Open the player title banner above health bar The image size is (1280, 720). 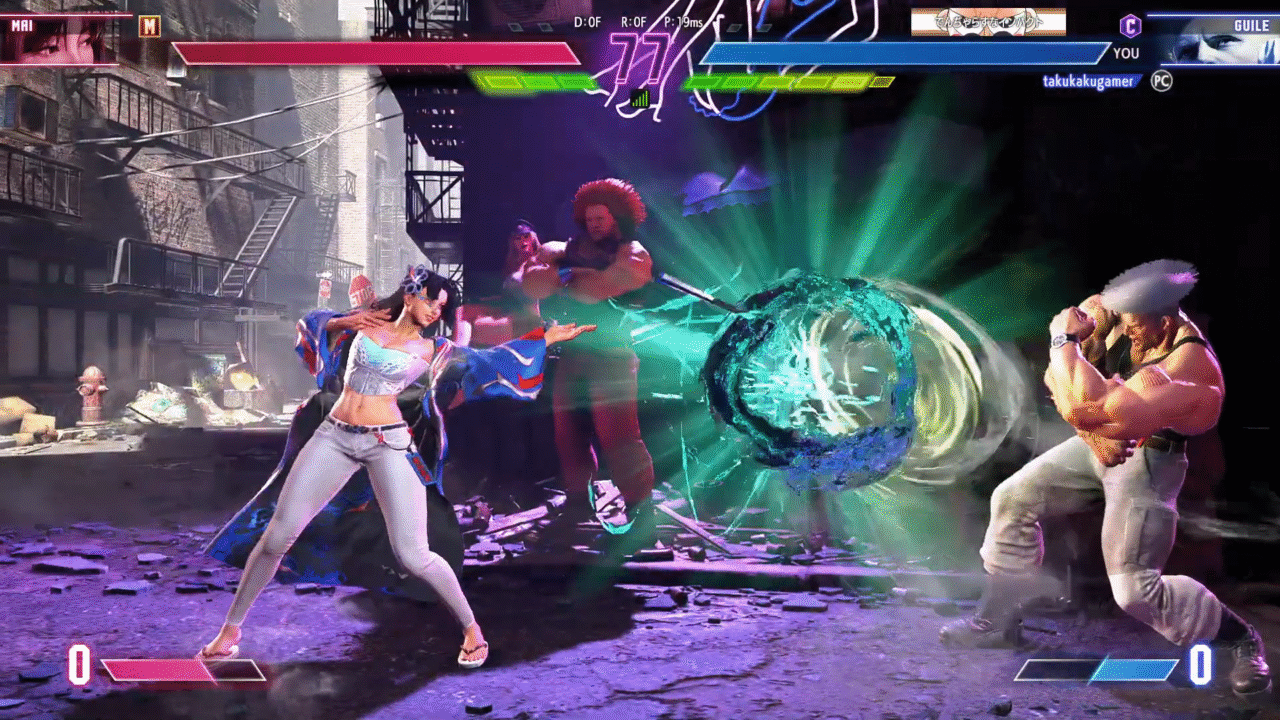pyautogui.click(x=988, y=22)
